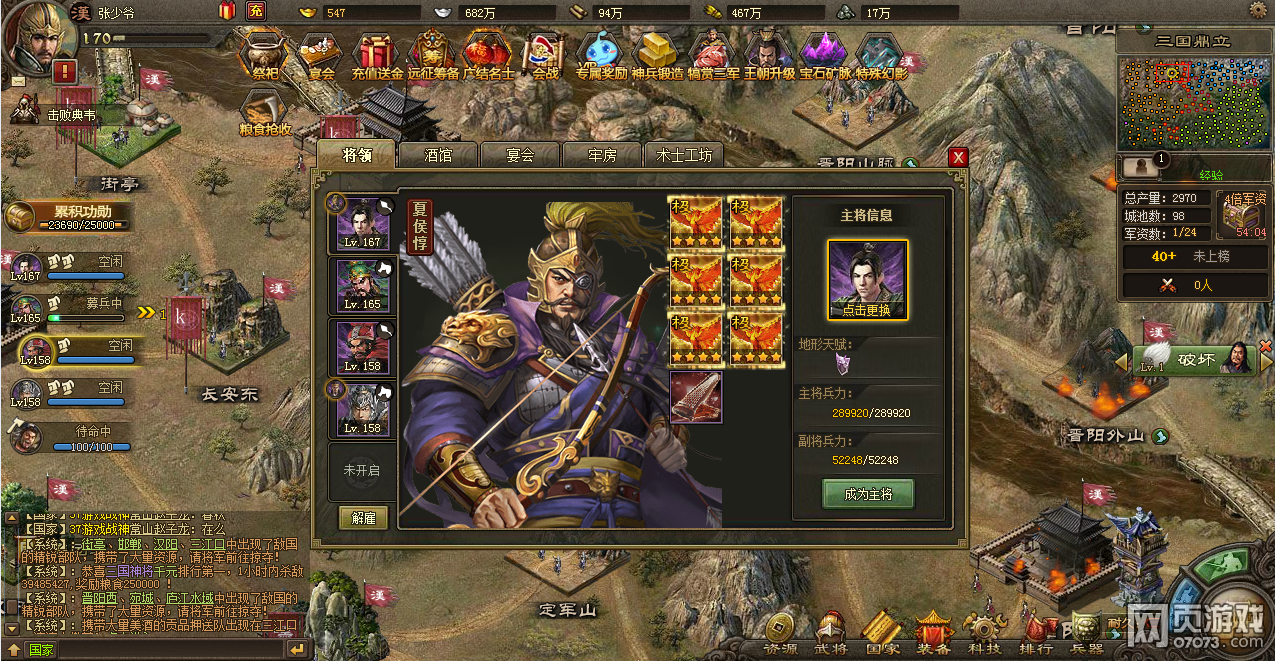Click the main general portrait 点击更换
This screenshot has height=661, width=1275.
pyautogui.click(x=867, y=280)
